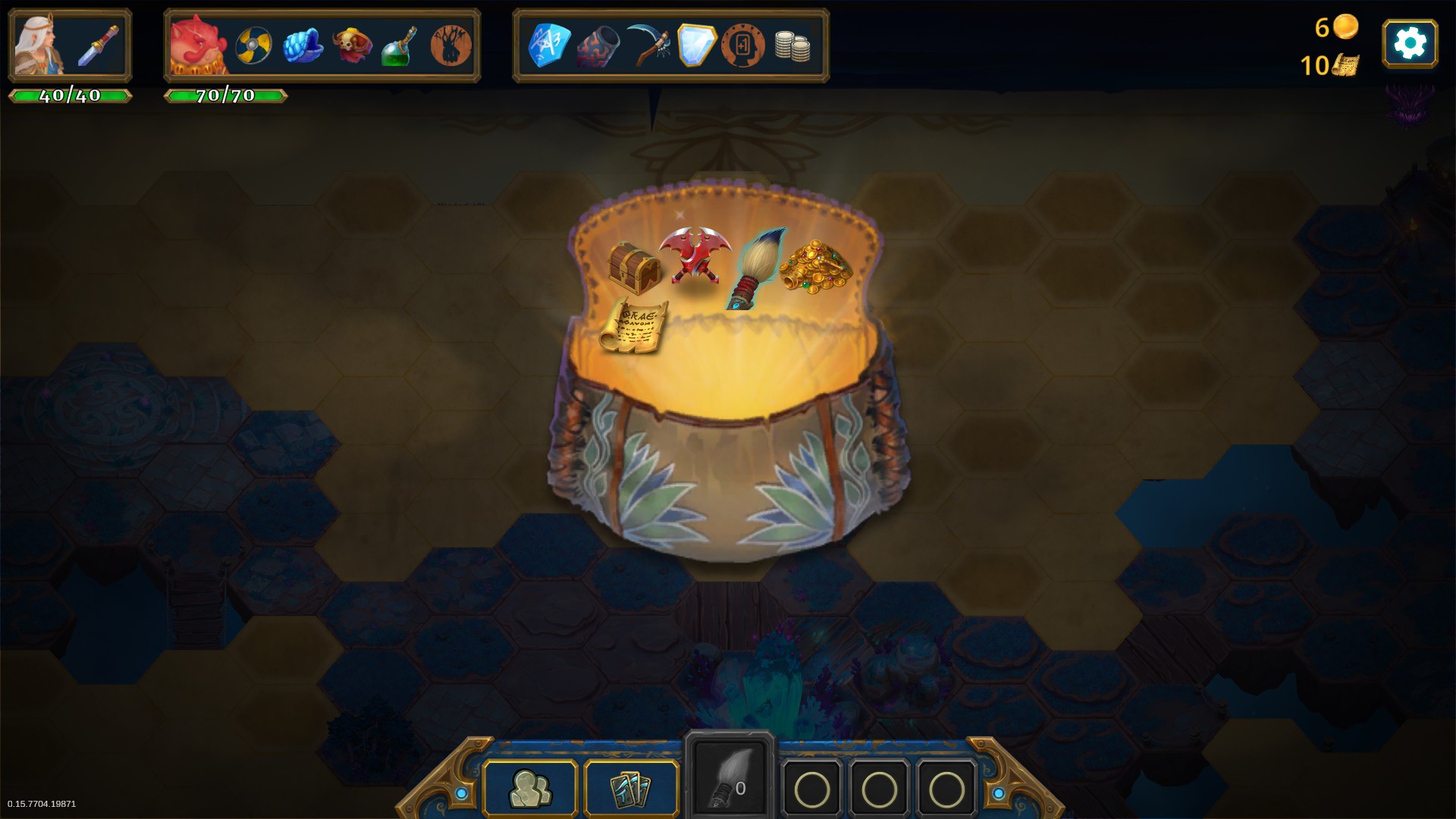Open the settings gear menu
The image size is (1456, 819).
click(1409, 43)
